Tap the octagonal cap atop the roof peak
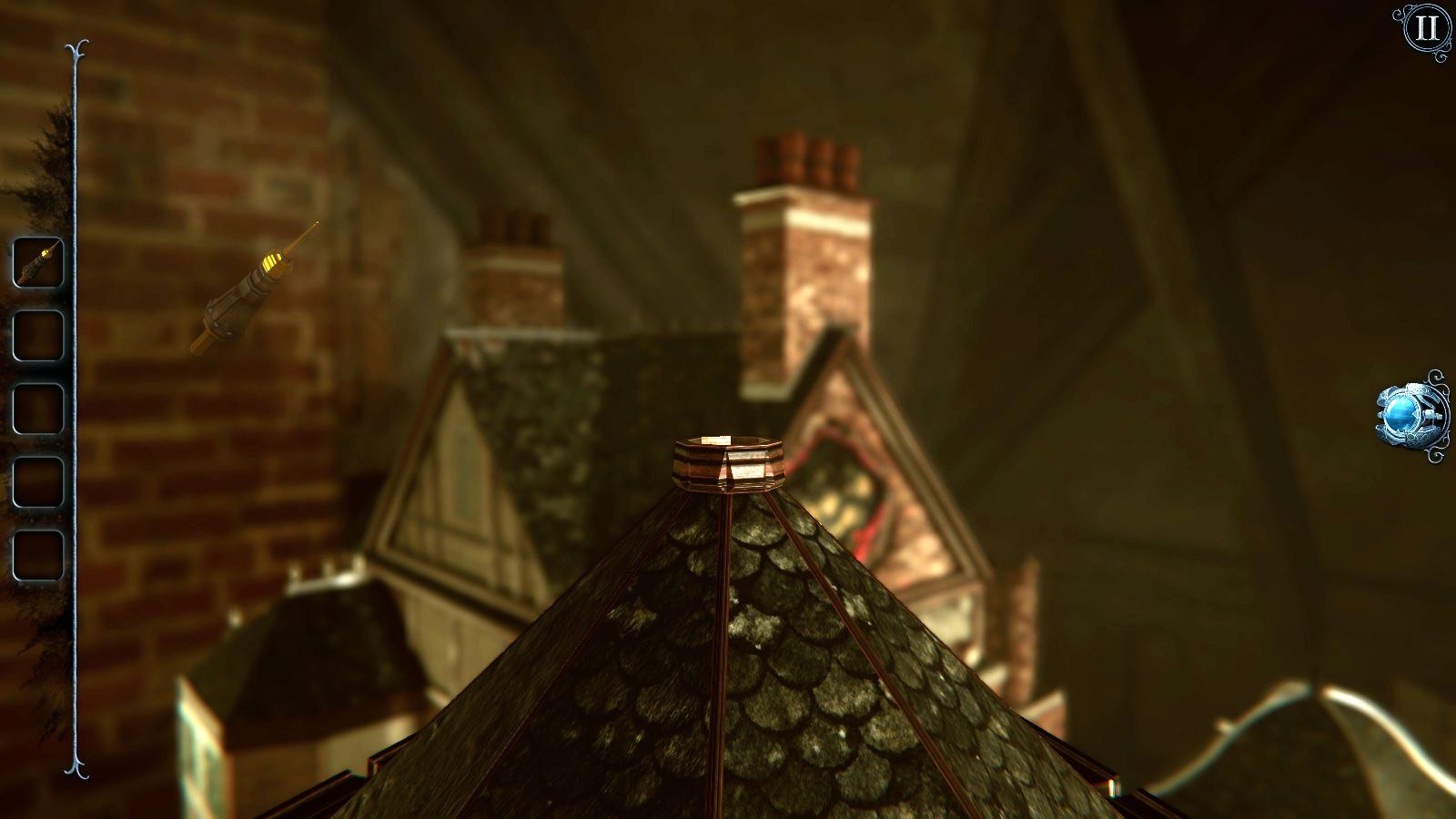The width and height of the screenshot is (1456, 819). tap(728, 464)
